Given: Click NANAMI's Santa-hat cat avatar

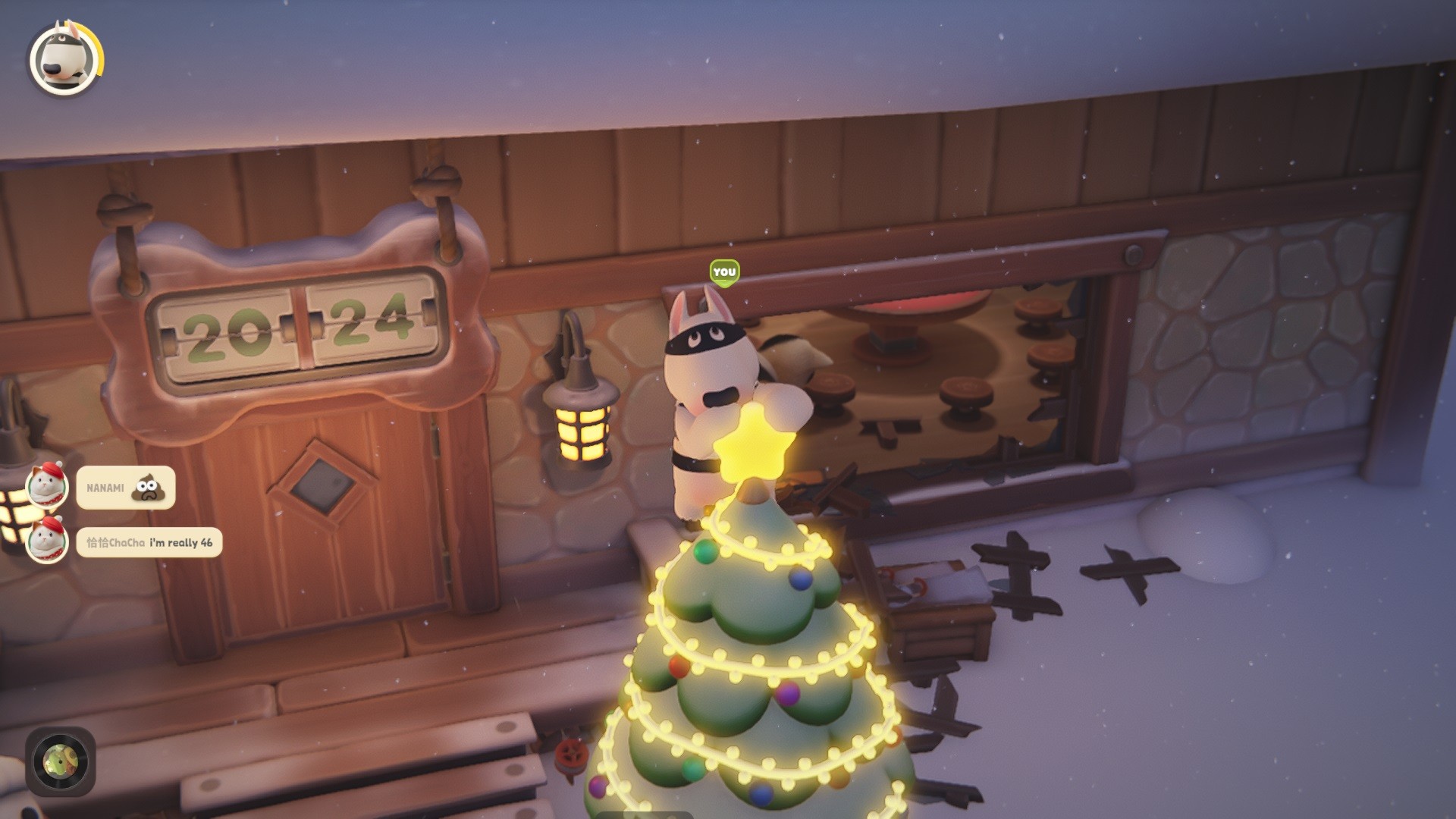Looking at the screenshot, I should 48,485.
